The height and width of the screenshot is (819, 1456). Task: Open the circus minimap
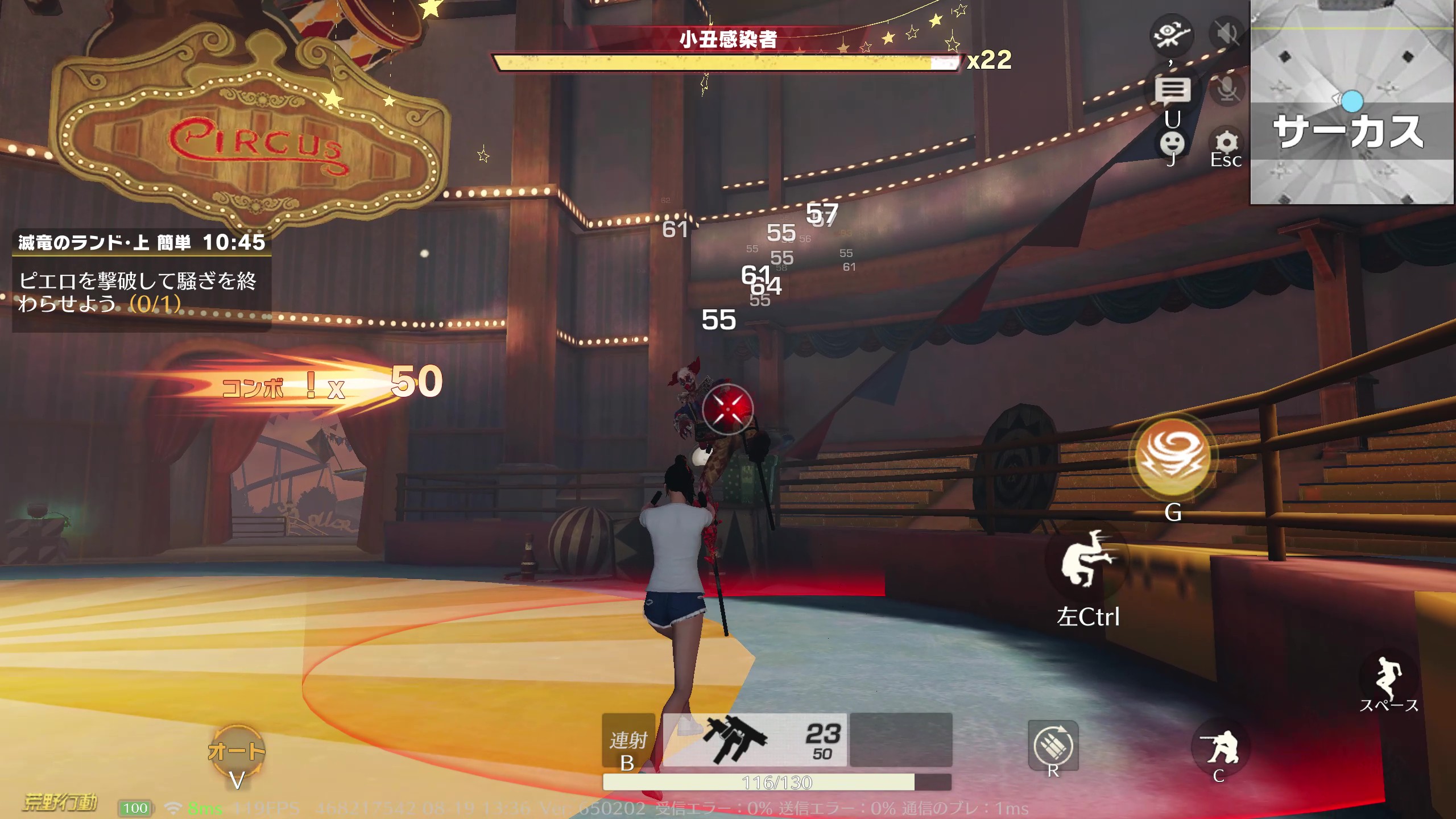[x=1351, y=102]
